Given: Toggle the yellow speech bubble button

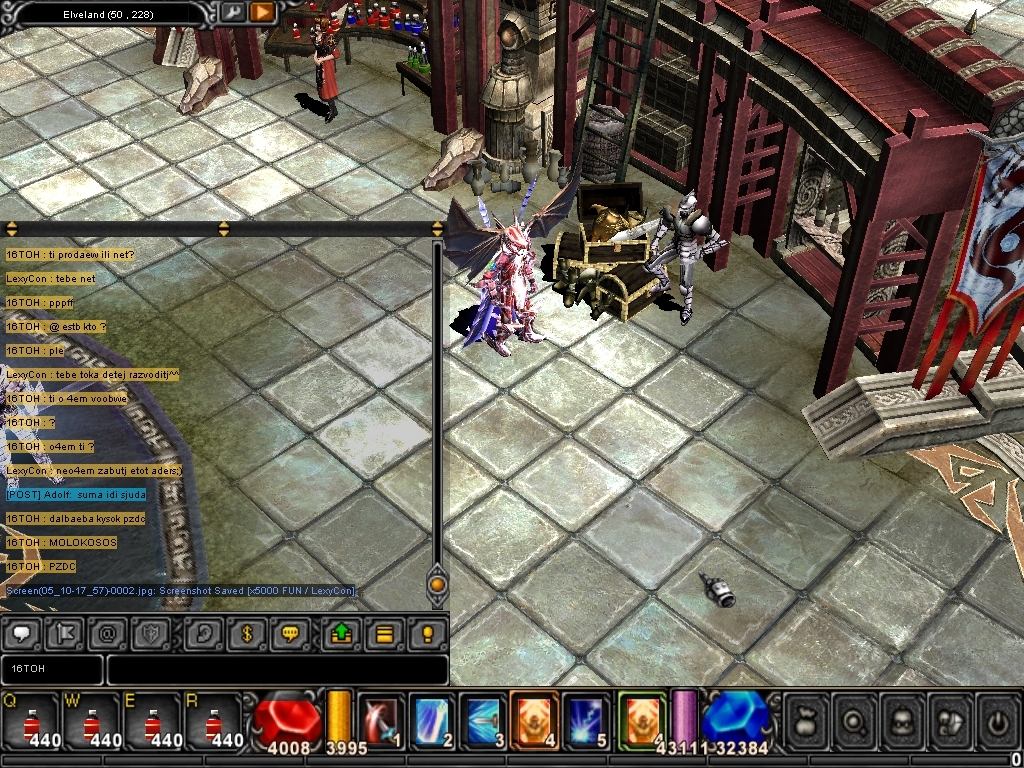Looking at the screenshot, I should point(290,633).
